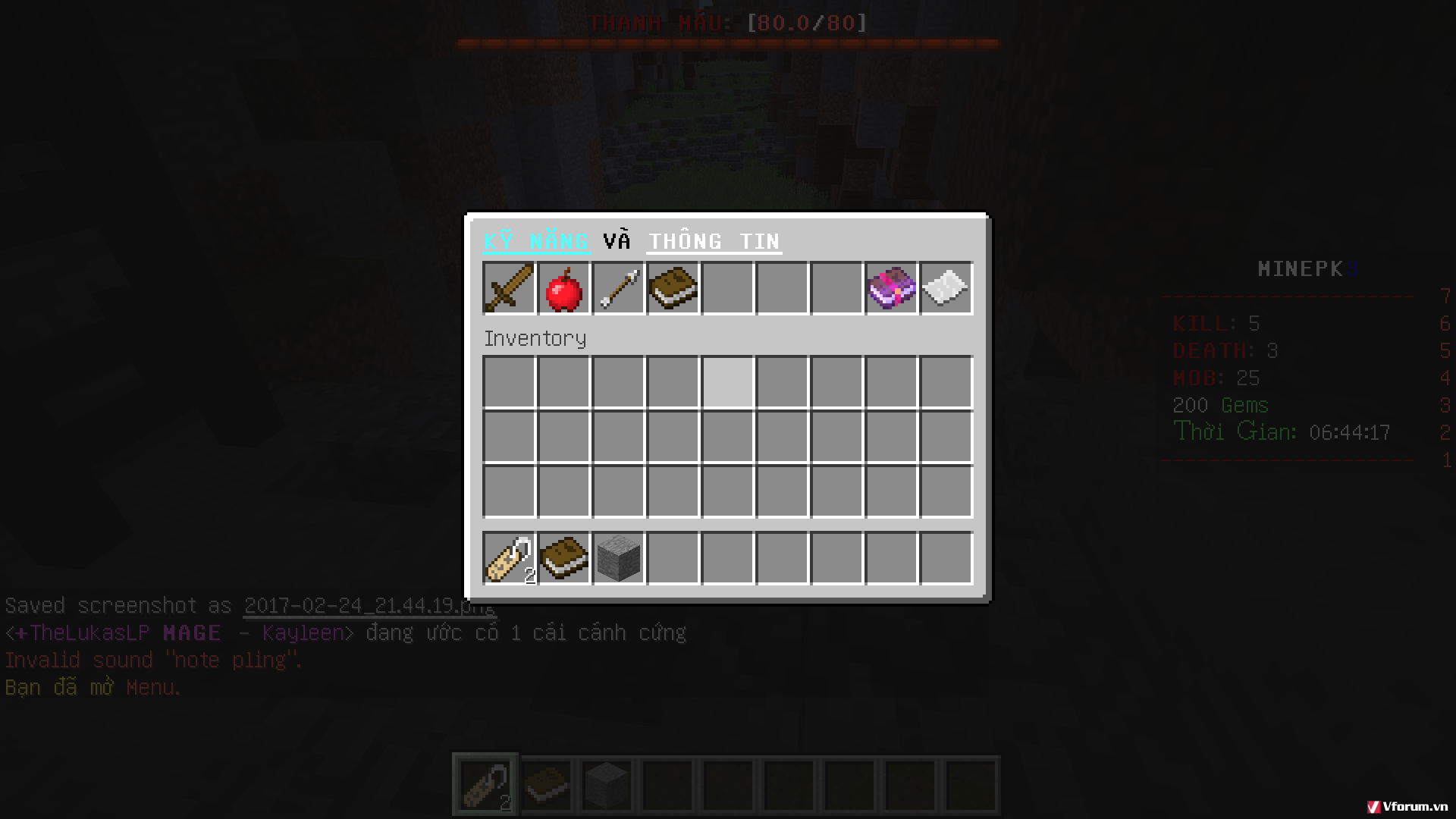The height and width of the screenshot is (819, 1456).
Task: Select the wooden sword in the top row
Action: tap(508, 288)
